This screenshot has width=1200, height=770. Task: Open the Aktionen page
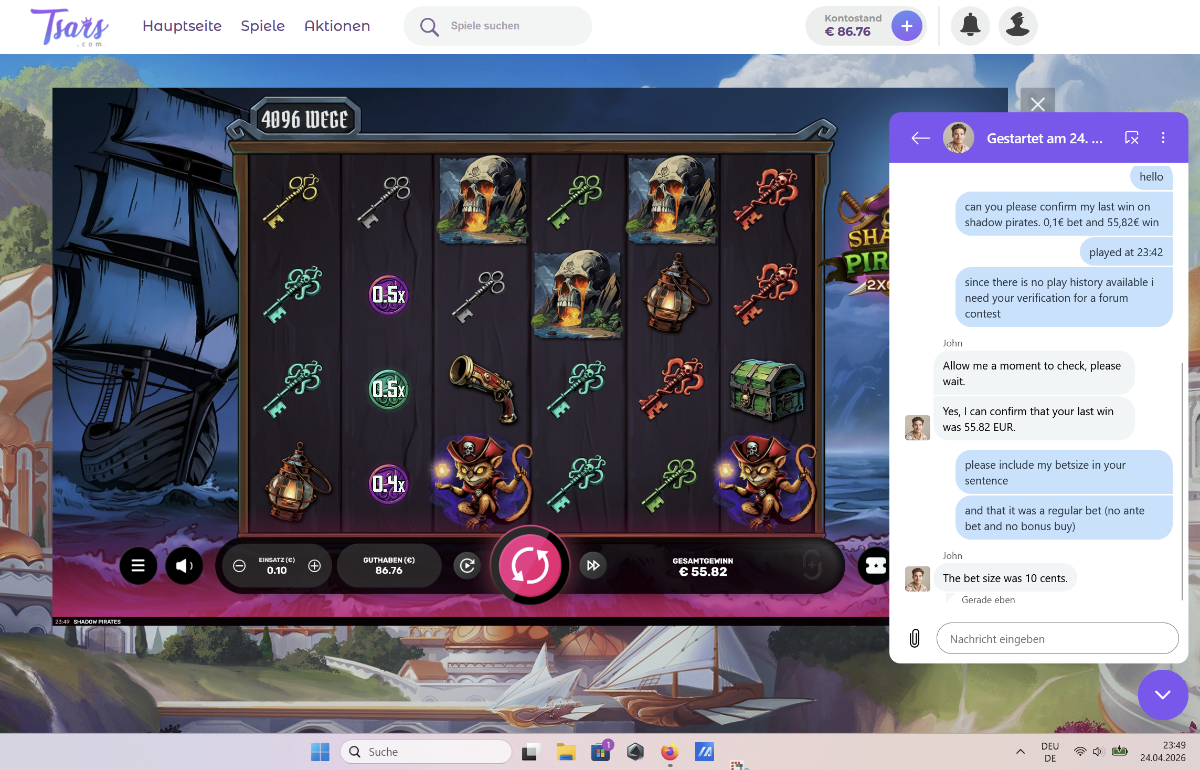coord(337,26)
